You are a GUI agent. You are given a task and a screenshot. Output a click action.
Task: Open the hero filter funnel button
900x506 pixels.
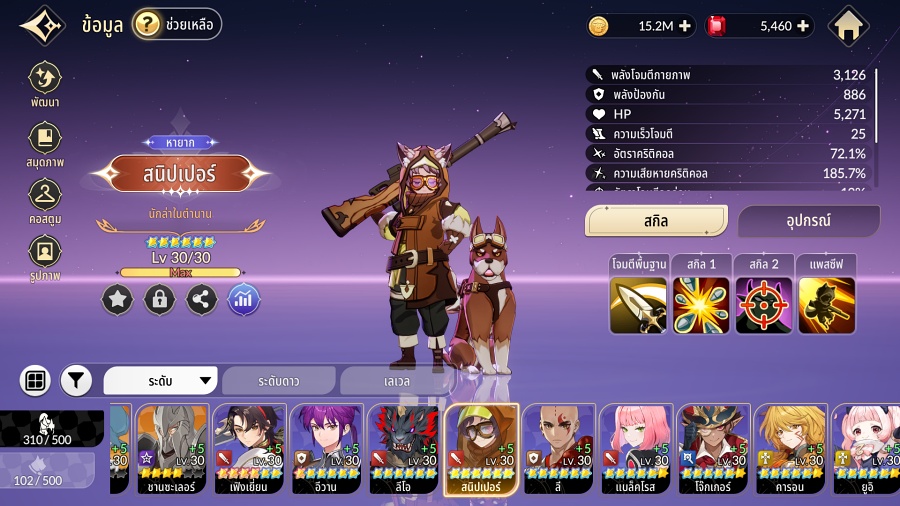[x=76, y=380]
